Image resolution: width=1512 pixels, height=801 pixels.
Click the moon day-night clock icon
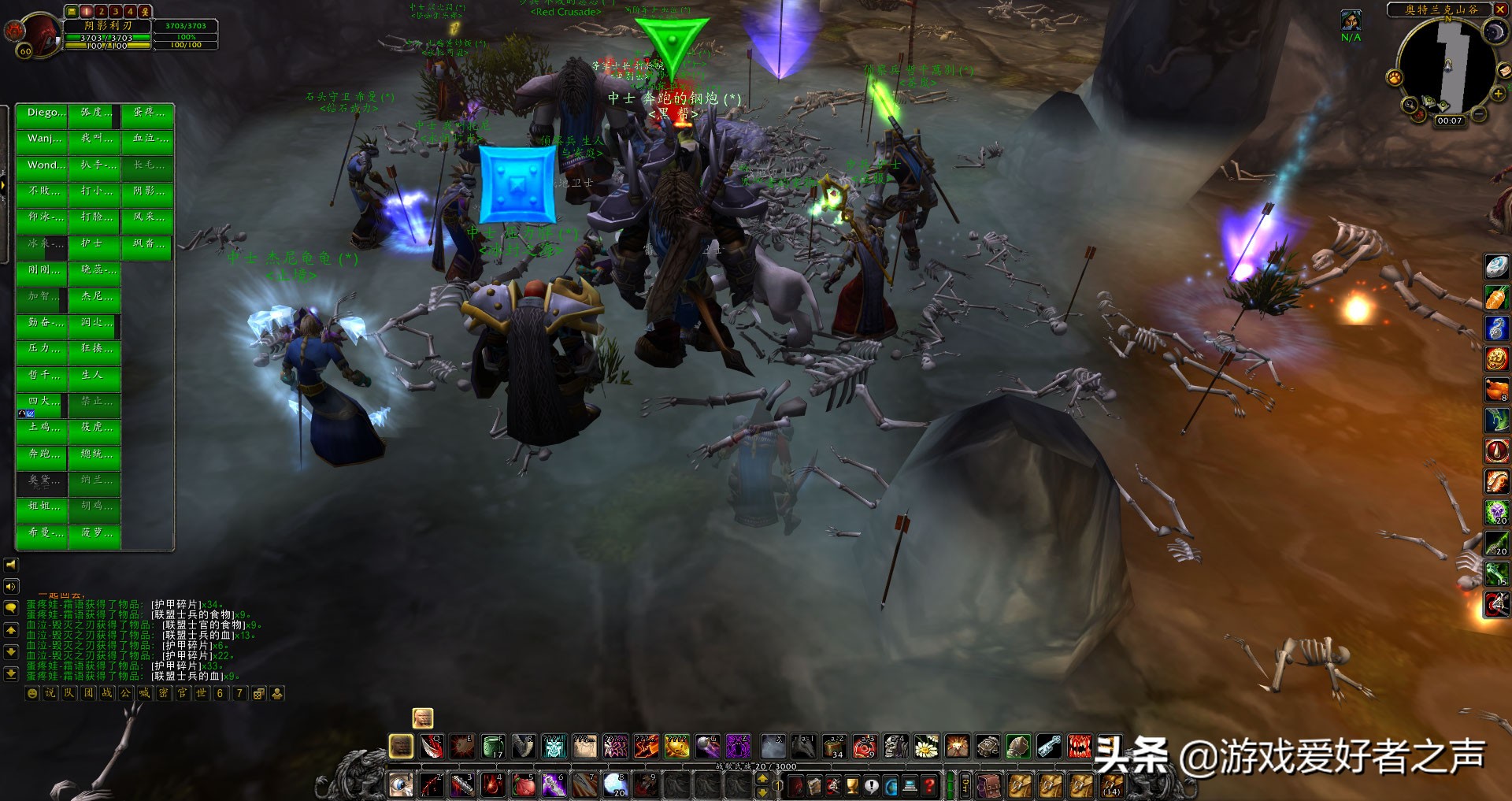(1494, 32)
